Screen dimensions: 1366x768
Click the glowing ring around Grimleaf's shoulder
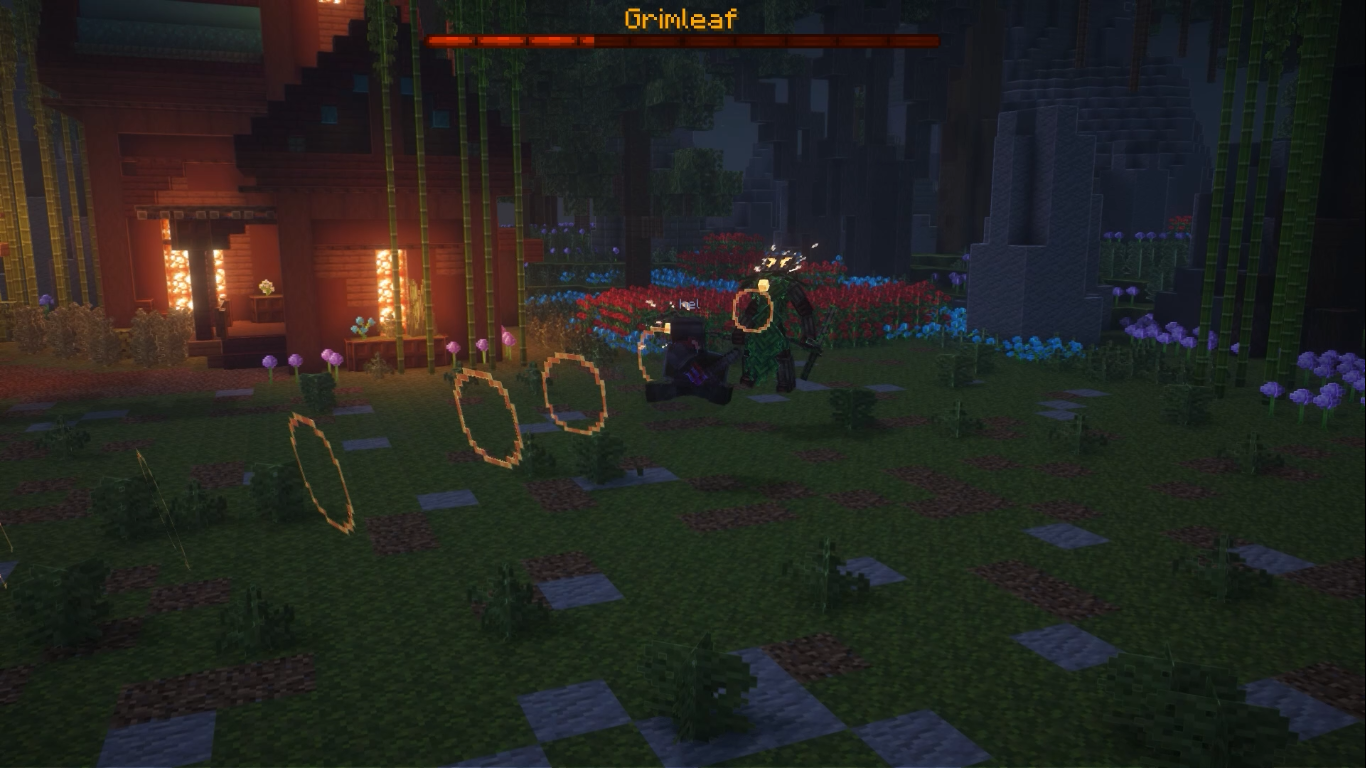click(x=752, y=309)
